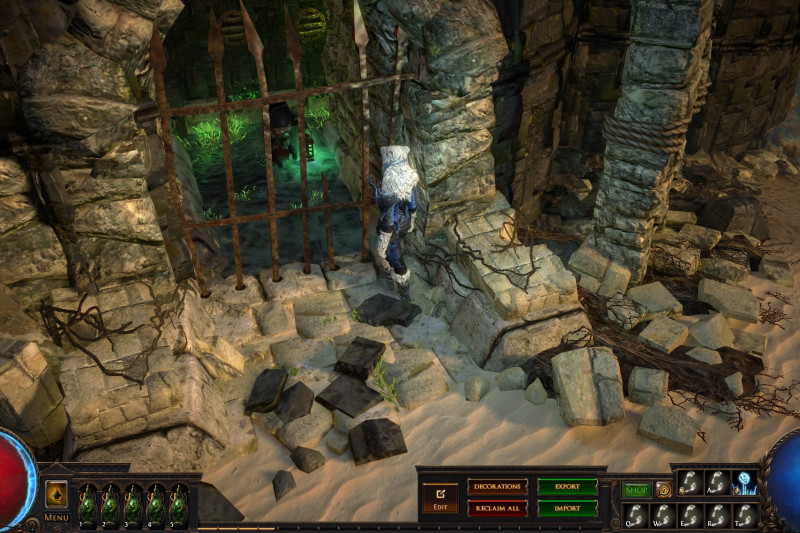Click the red Reclaim All button
800x533 pixels.
tap(497, 508)
